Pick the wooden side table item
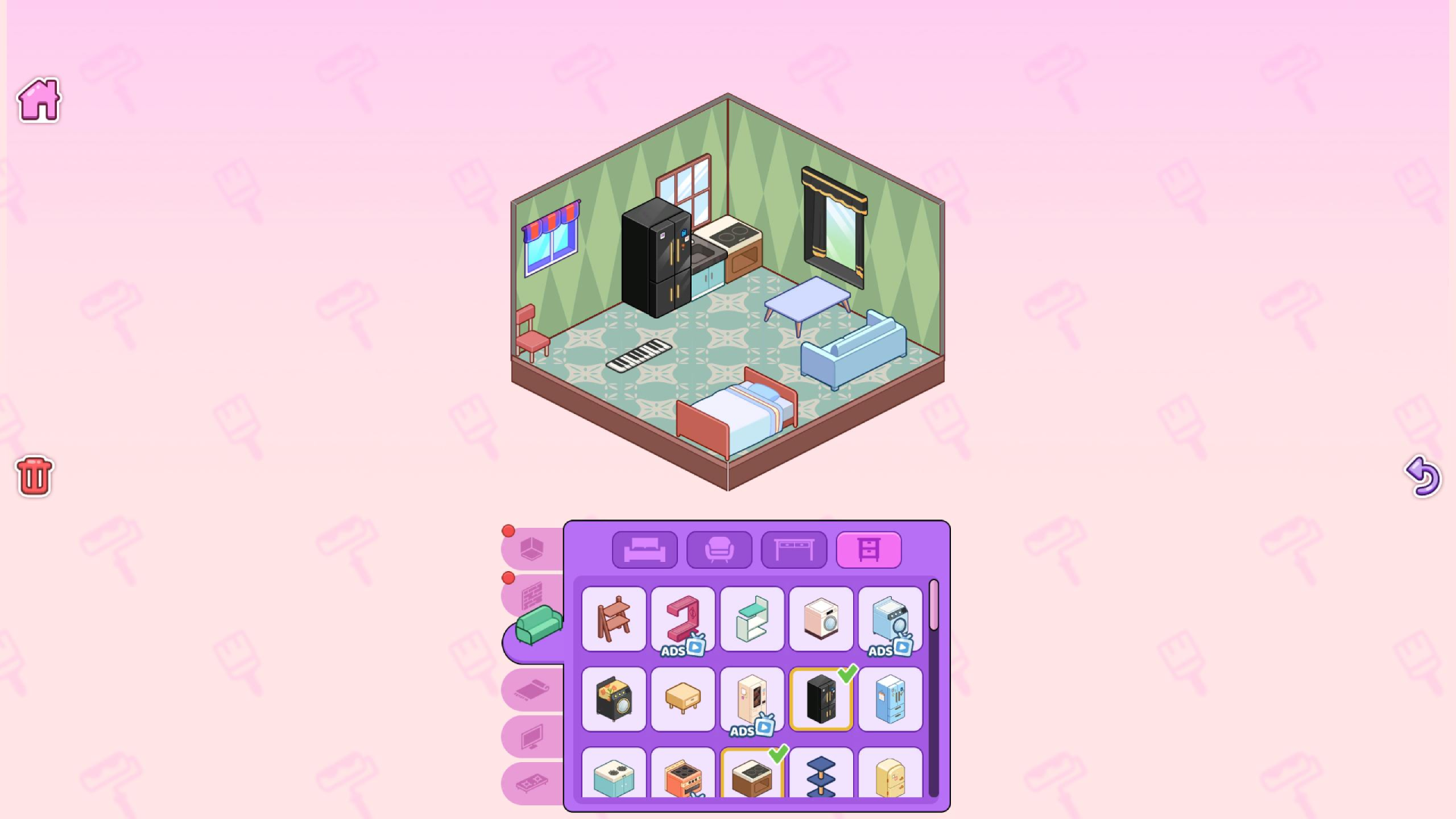Image resolution: width=1456 pixels, height=819 pixels. point(682,699)
